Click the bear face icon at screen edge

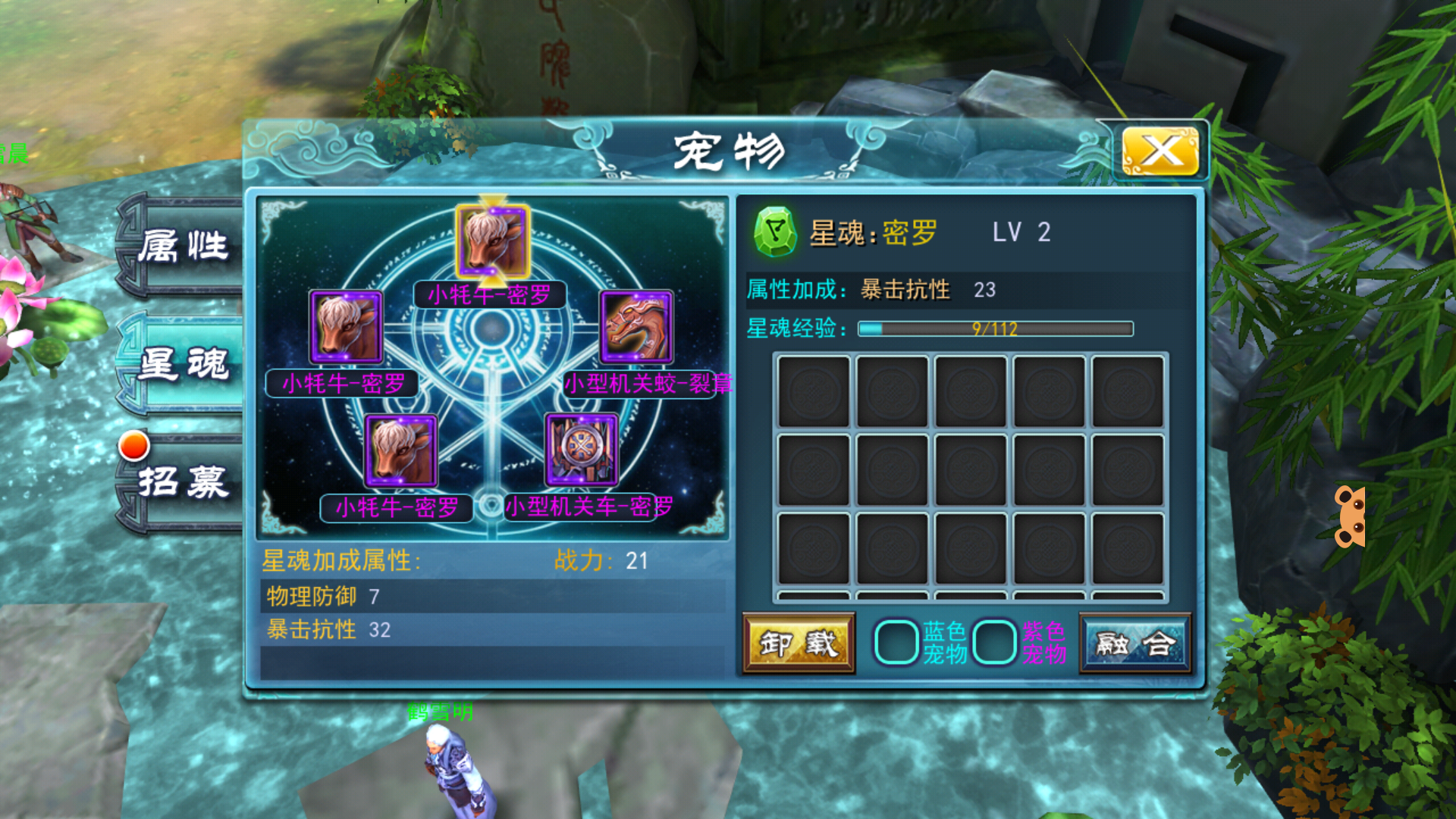1350,516
